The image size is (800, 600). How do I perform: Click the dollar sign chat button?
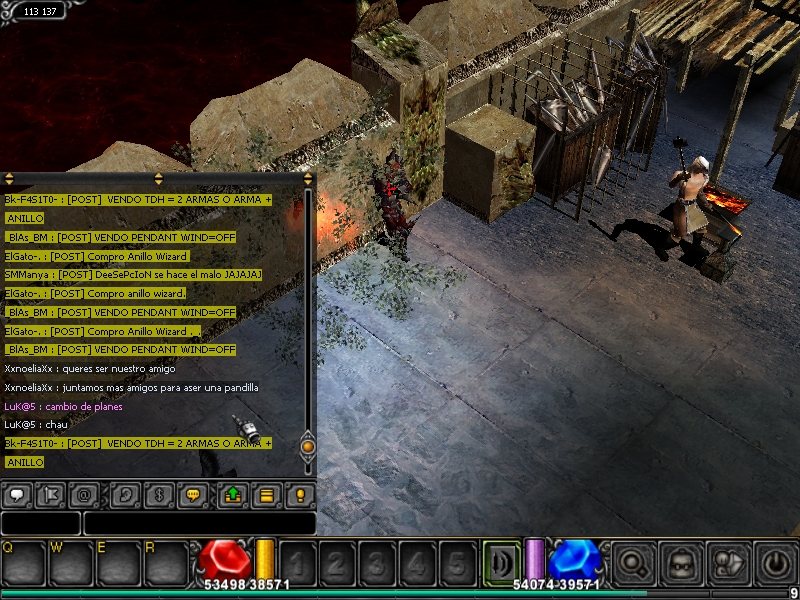(159, 495)
